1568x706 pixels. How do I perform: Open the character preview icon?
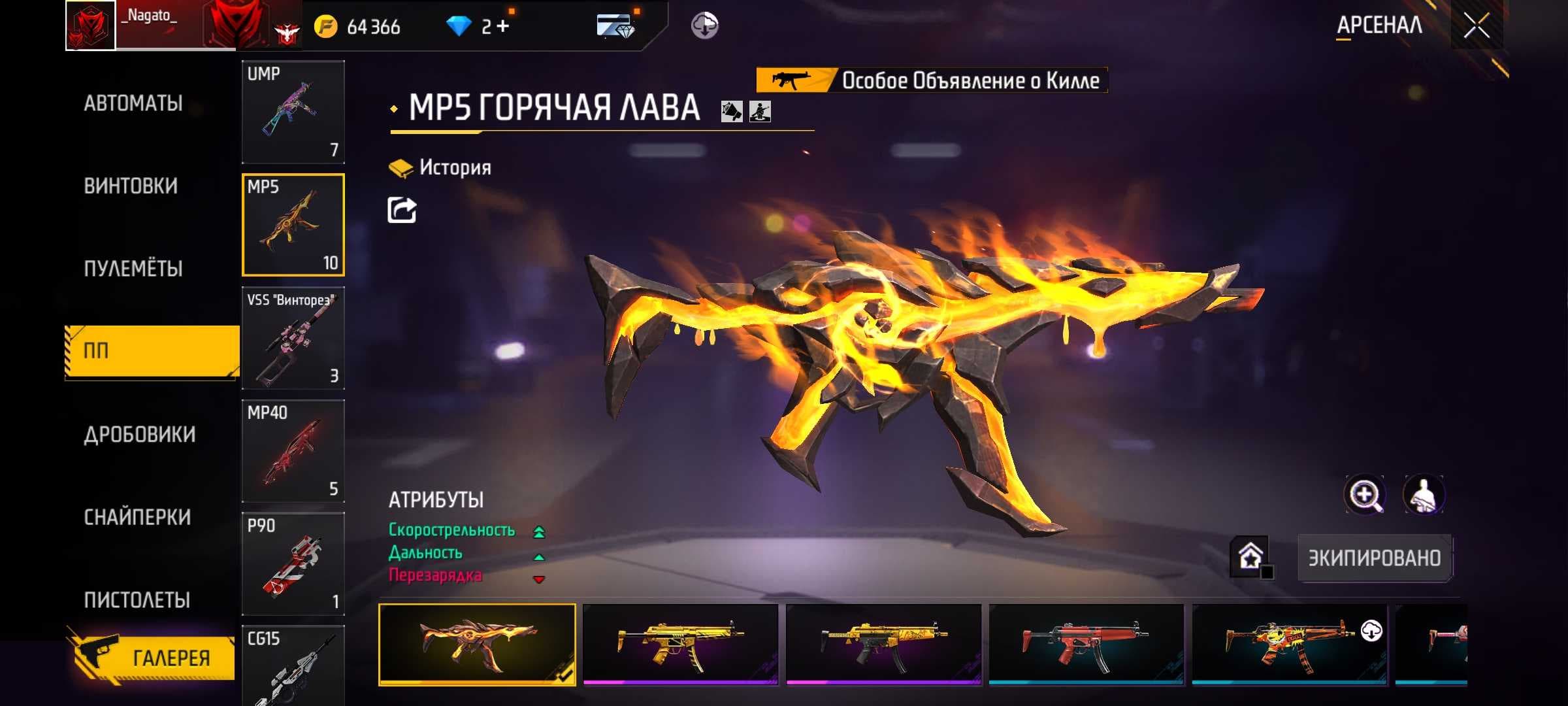point(1424,496)
